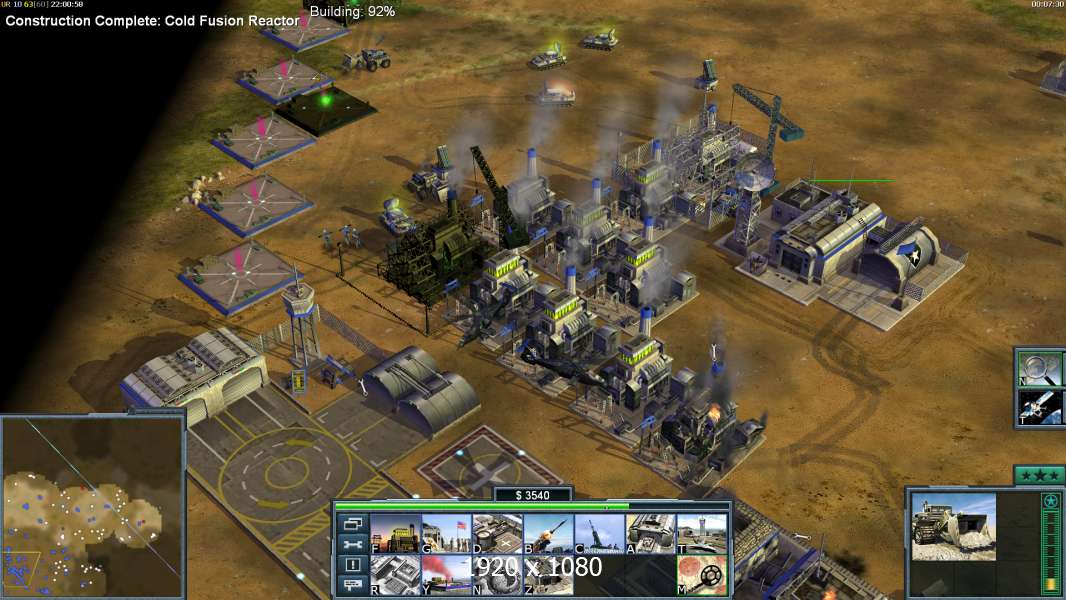
Task: Build a Supply Center from the command bar
Action: (496, 534)
